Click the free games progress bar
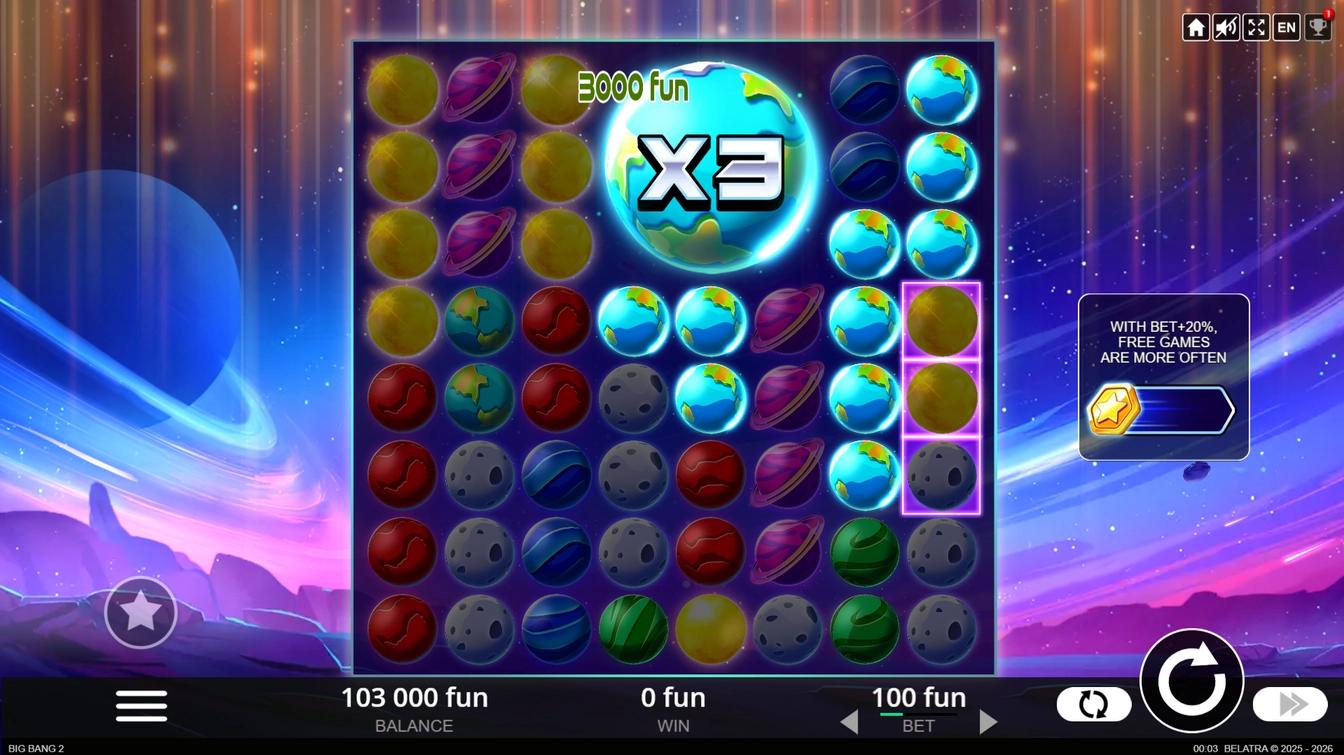The width and height of the screenshot is (1344, 755). (x=1185, y=409)
